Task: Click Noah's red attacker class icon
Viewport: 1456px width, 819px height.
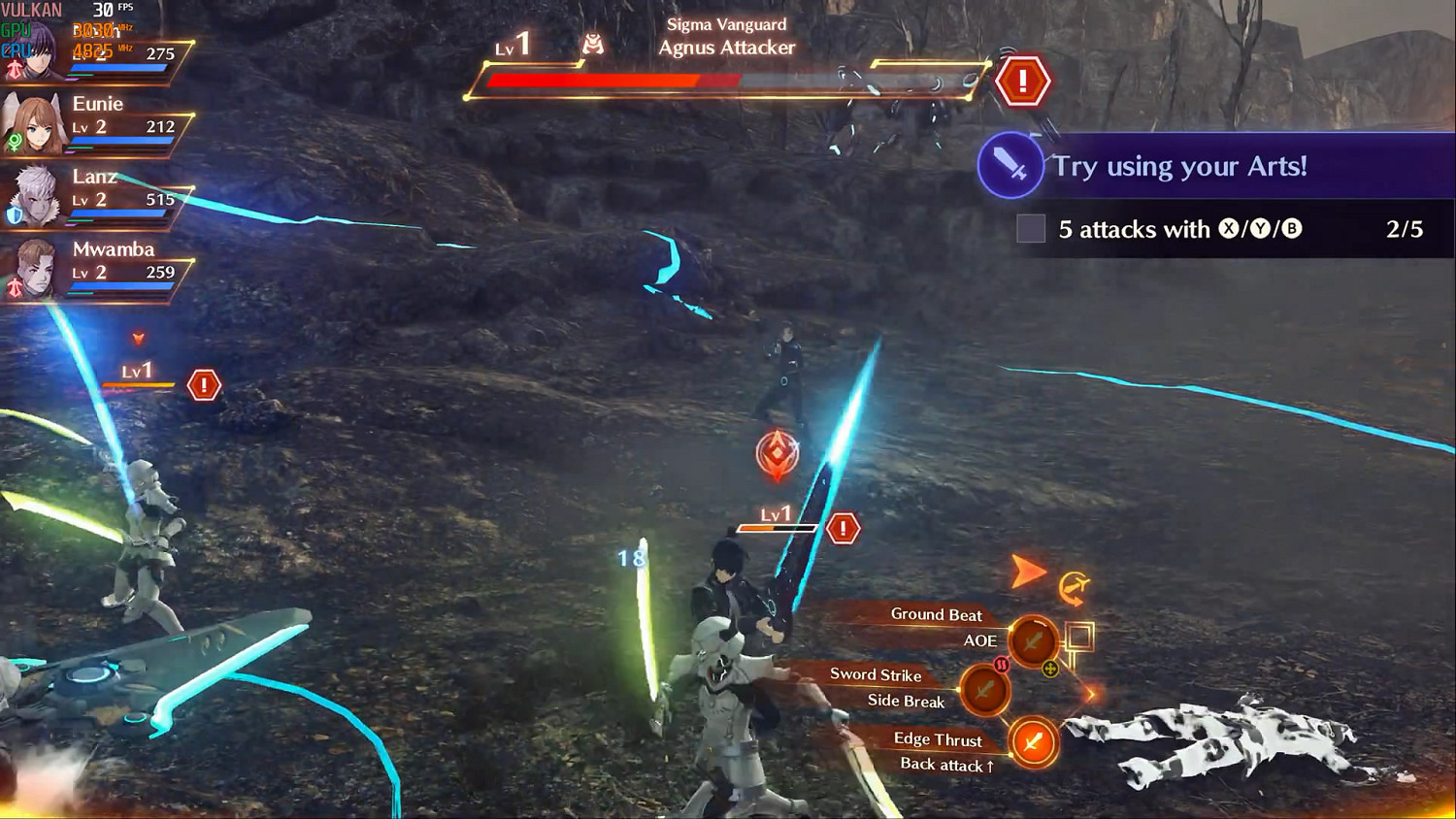Action: 13,68
